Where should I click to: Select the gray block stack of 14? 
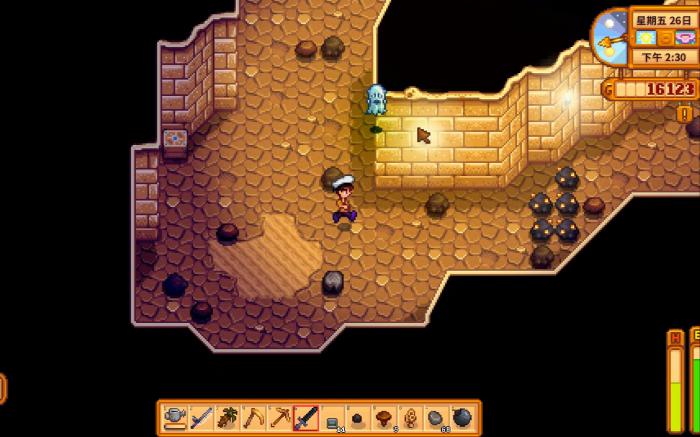pyautogui.click(x=332, y=416)
